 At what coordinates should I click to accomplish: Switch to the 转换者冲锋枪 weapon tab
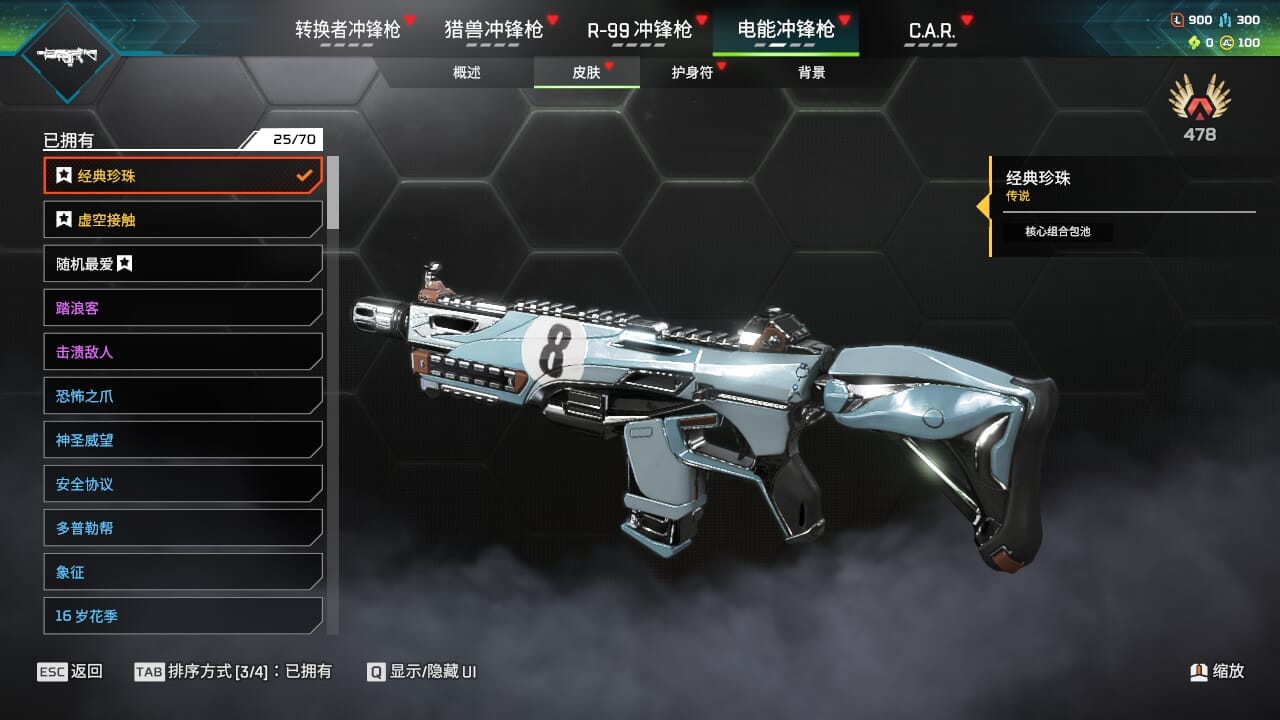348,30
